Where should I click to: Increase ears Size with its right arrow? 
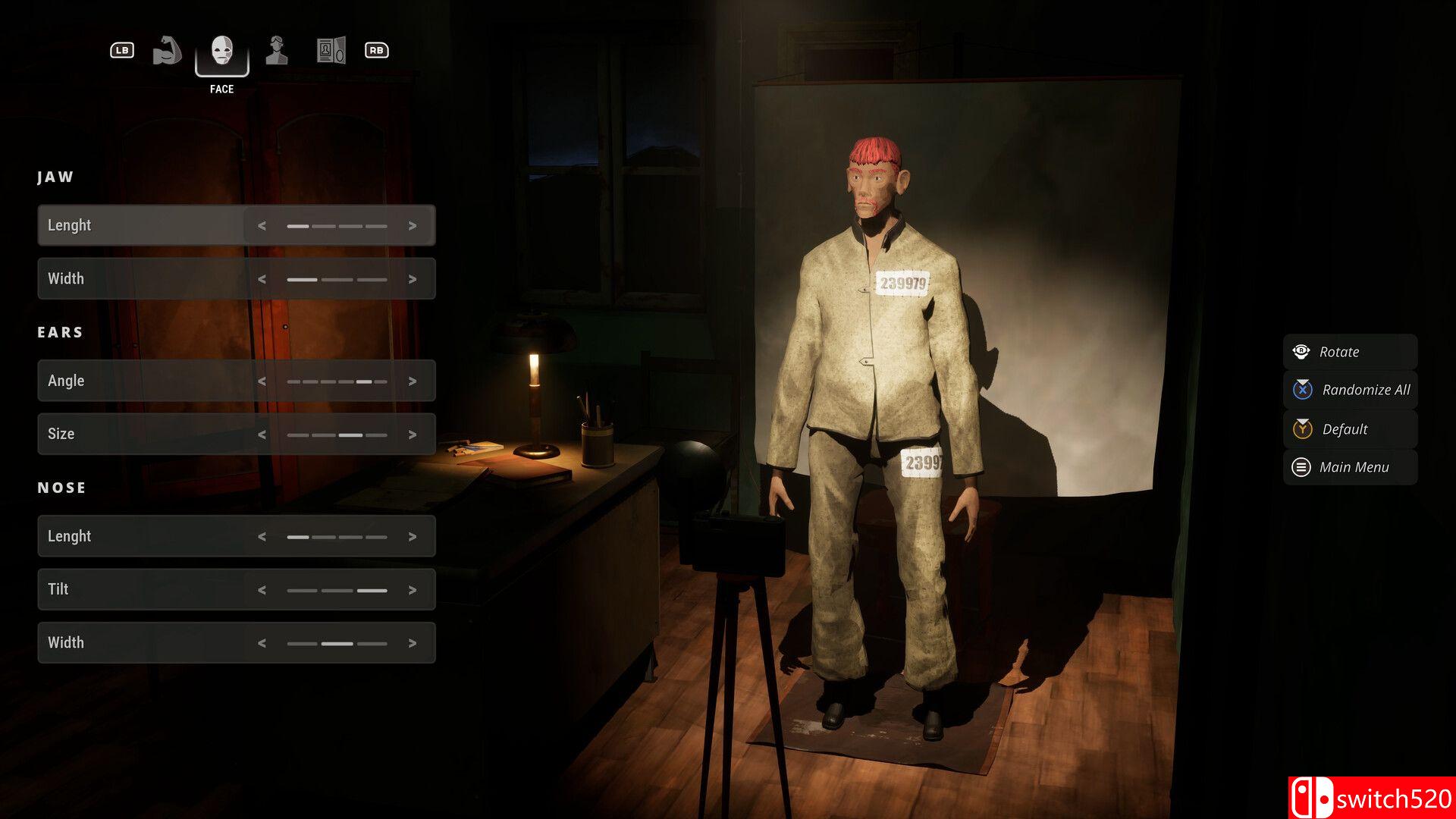tap(413, 435)
